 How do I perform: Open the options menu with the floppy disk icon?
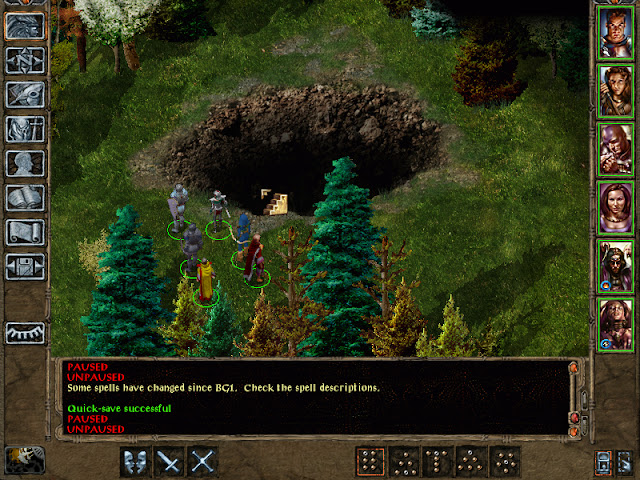point(25,267)
